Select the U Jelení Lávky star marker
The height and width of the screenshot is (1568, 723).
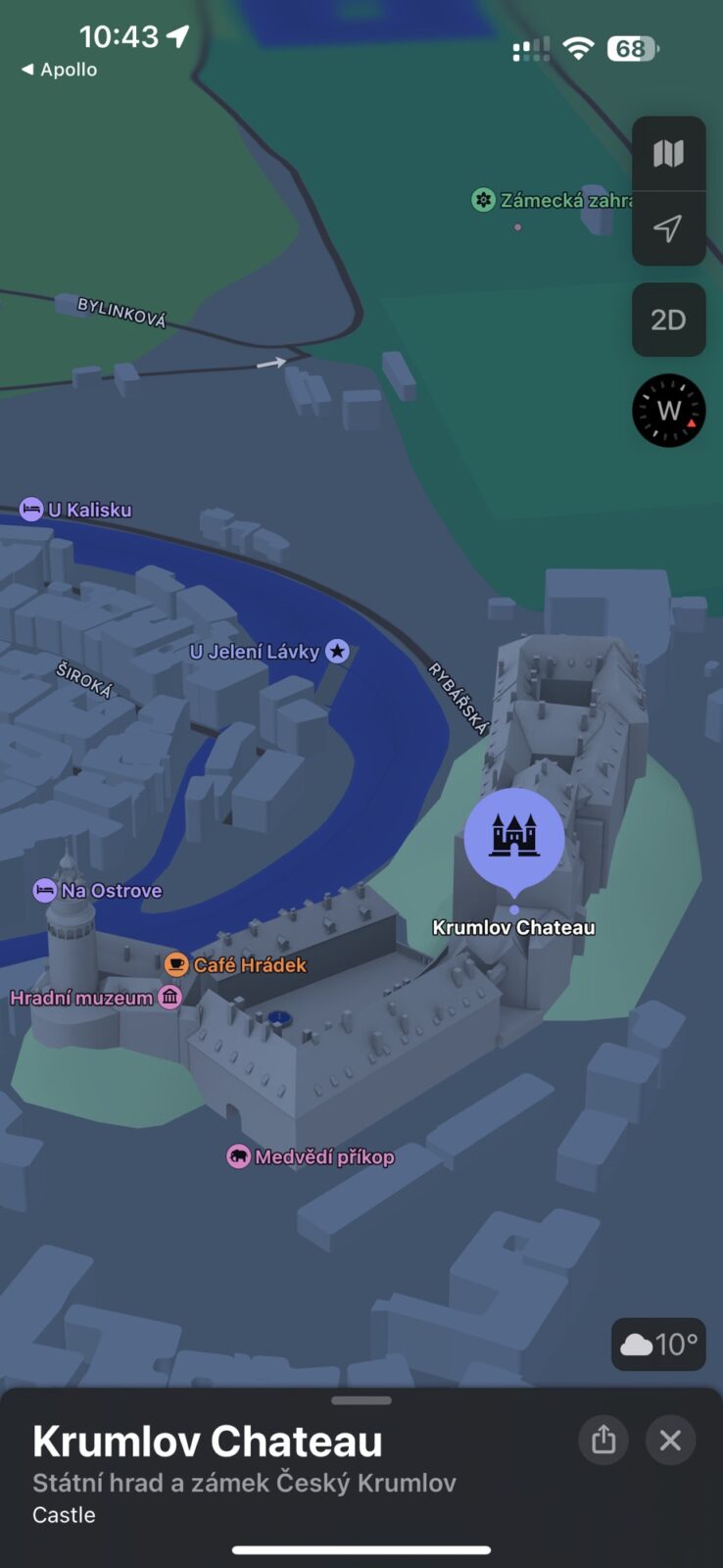click(x=337, y=651)
